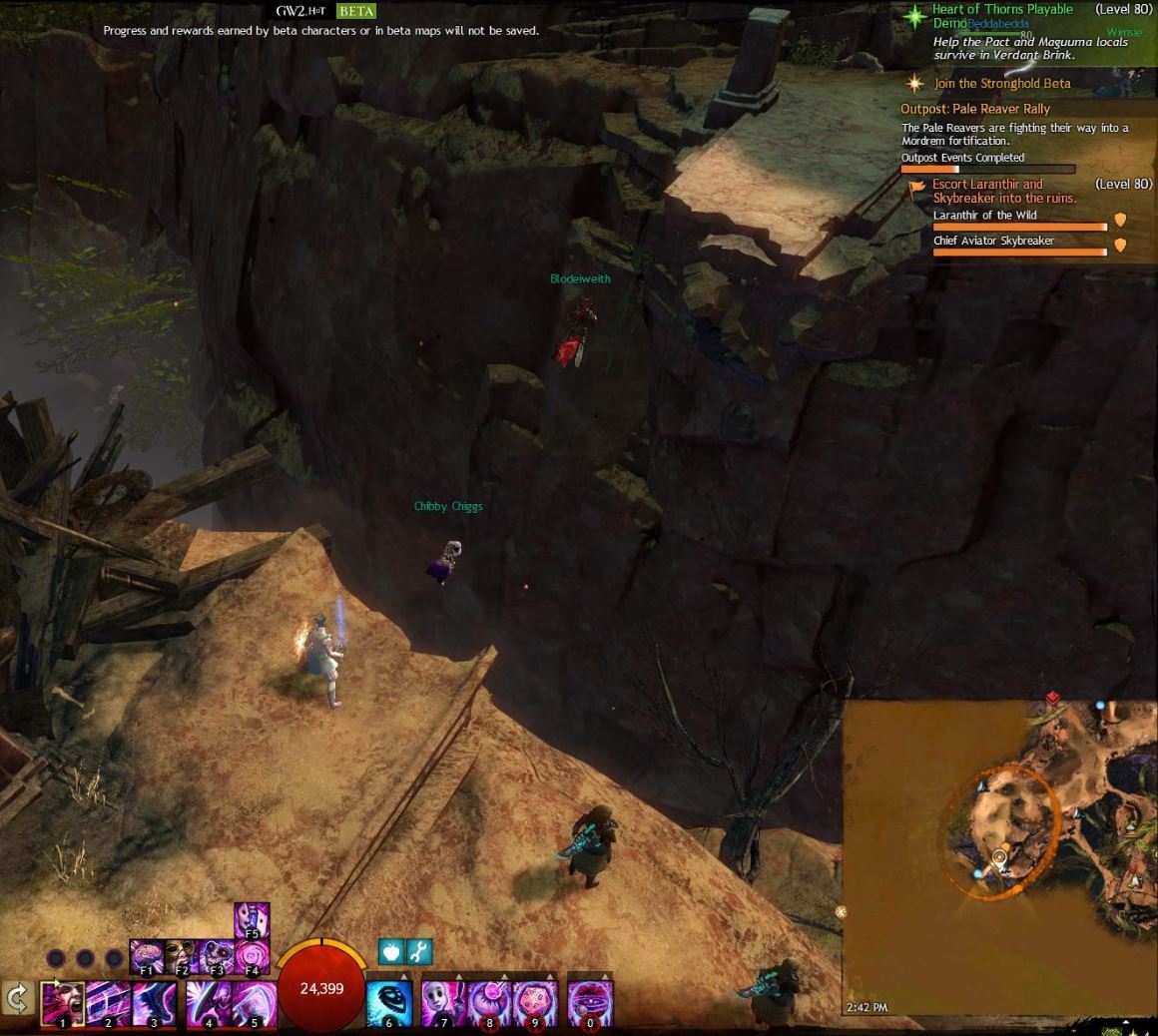The image size is (1158, 1036).
Task: Activate the F5 skill above the shatters
Action: point(252,919)
